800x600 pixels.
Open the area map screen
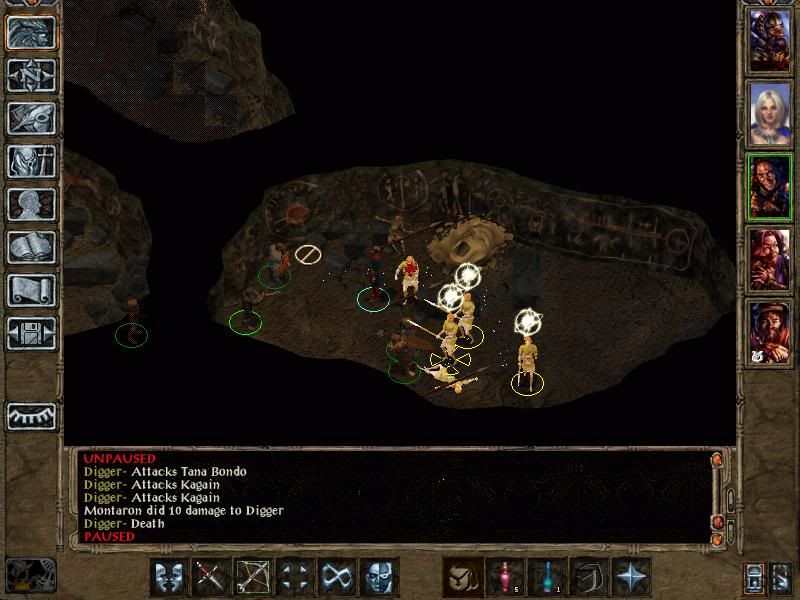(x=31, y=75)
